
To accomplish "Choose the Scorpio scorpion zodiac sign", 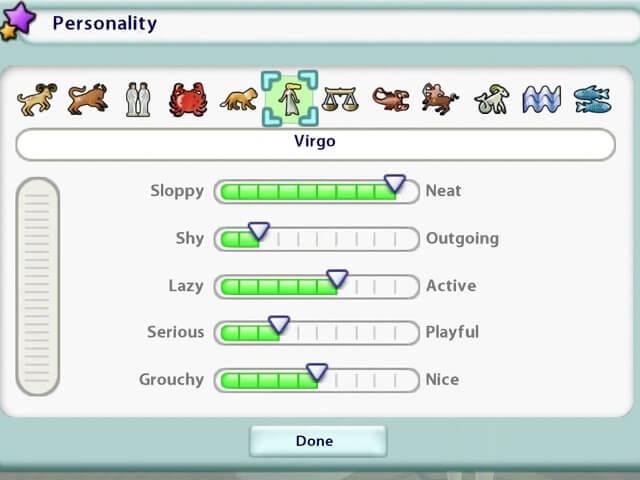I will pyautogui.click(x=390, y=98).
